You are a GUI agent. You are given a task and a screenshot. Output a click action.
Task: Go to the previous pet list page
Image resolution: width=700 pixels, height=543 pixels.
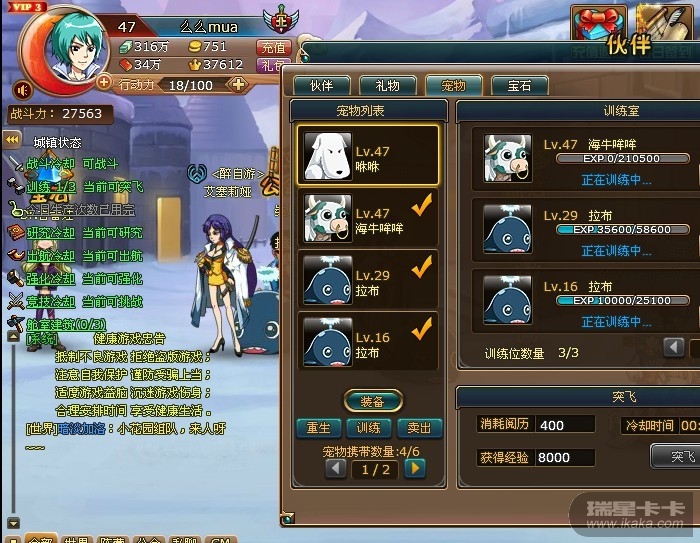[336, 468]
